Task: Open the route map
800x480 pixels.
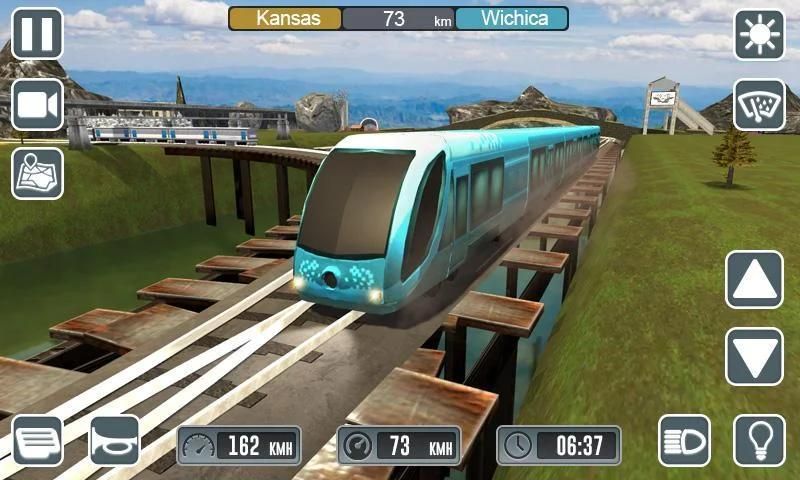Action: click(37, 173)
